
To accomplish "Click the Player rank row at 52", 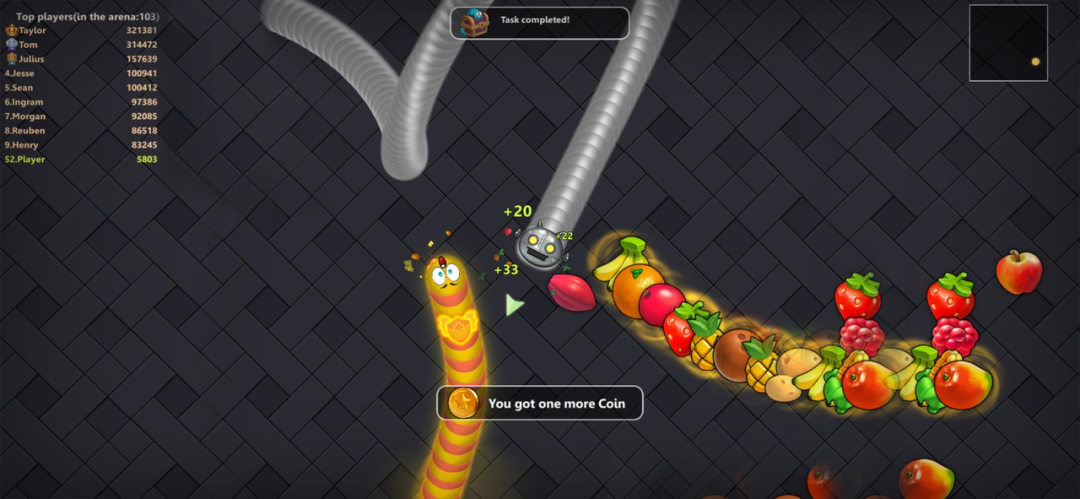I will [80, 159].
